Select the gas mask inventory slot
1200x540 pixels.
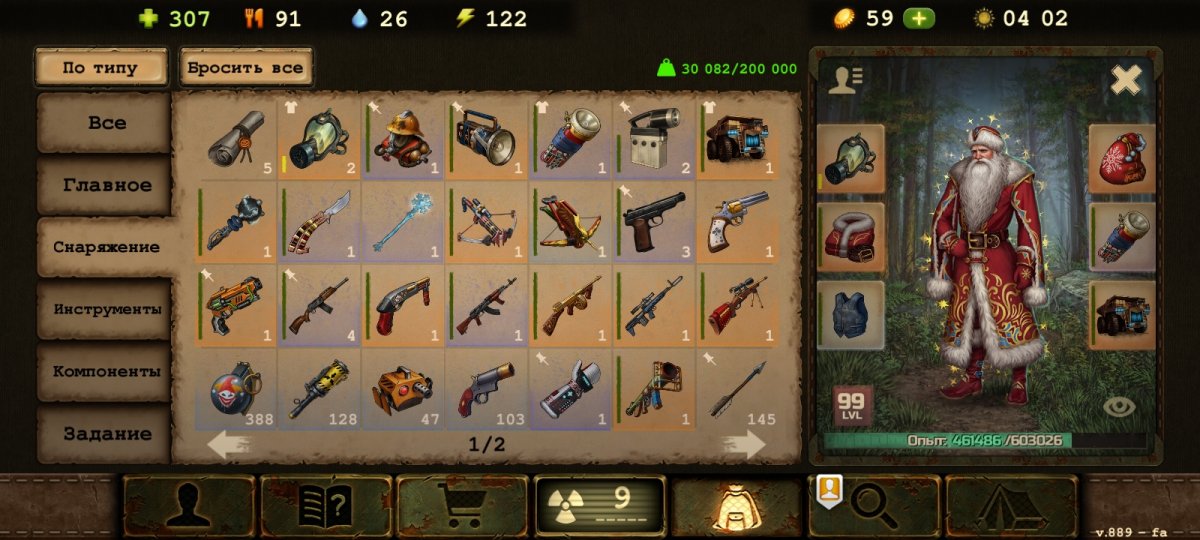[x=320, y=140]
